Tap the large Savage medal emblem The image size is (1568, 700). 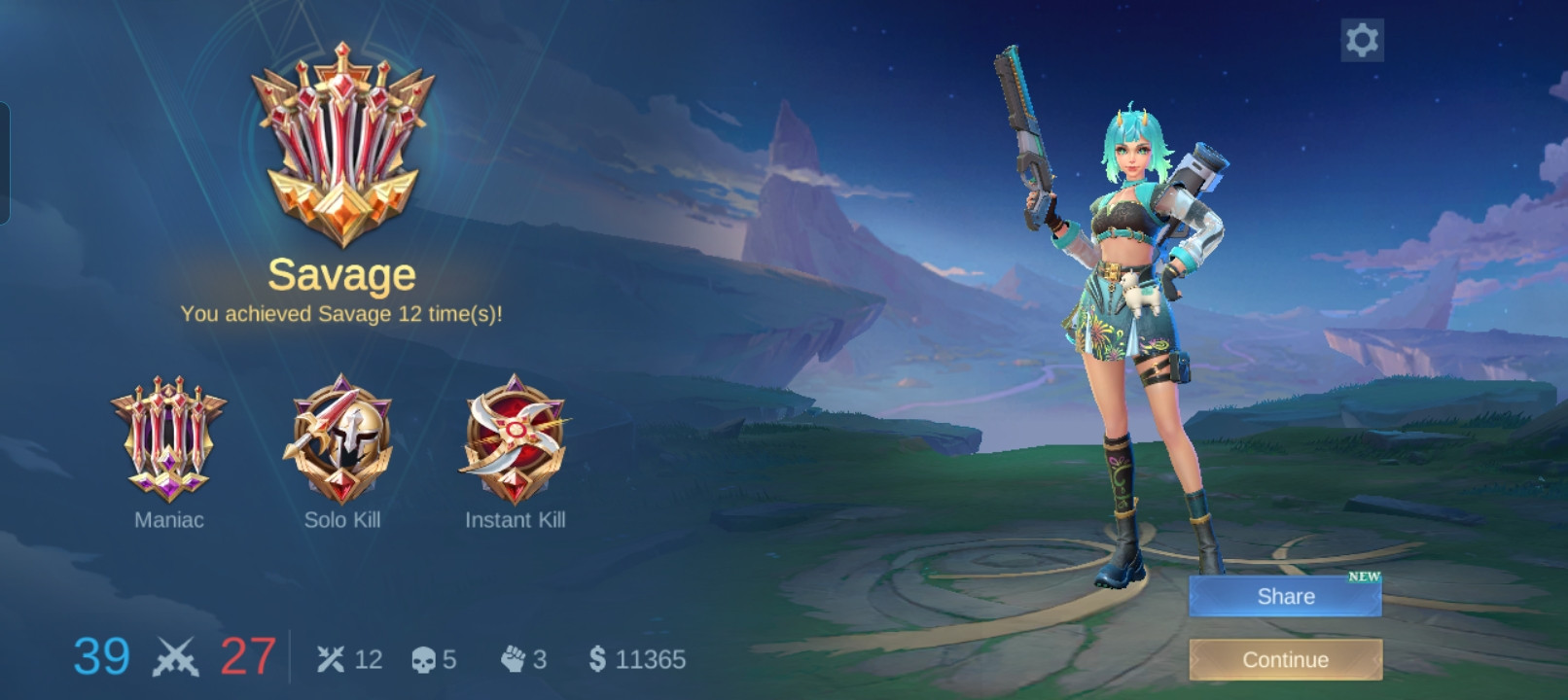coord(342,144)
